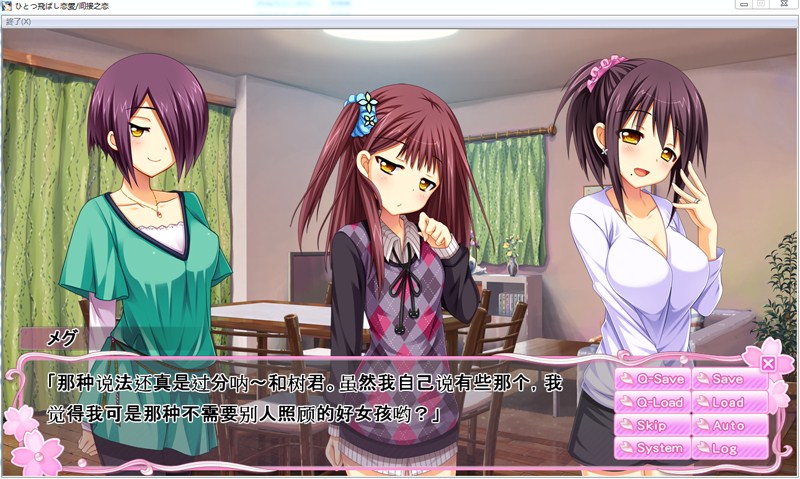Hide the text window with the X button
Image resolution: width=800 pixels, height=479 pixels.
(x=768, y=363)
